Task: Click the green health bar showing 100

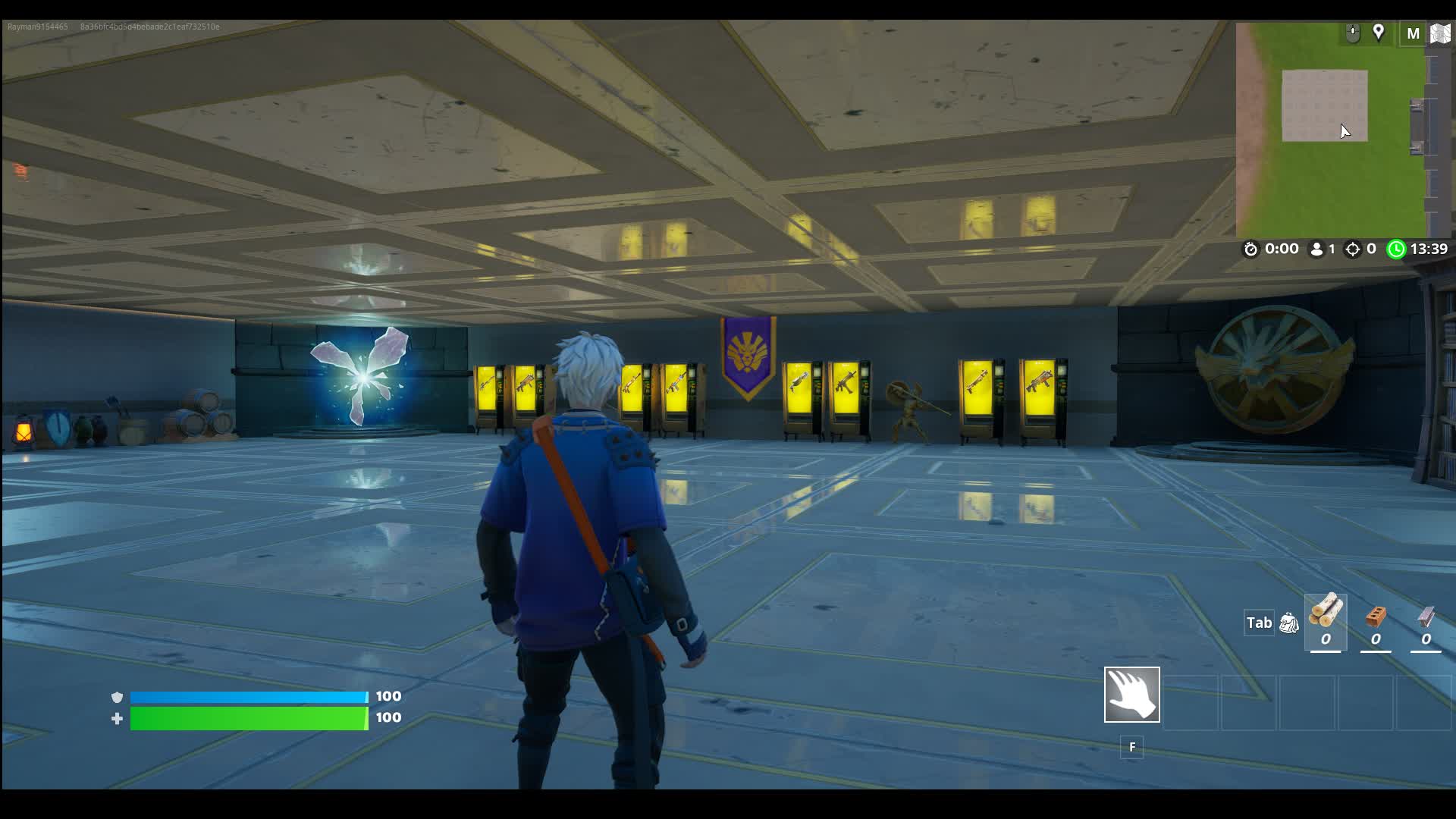Action: coord(246,717)
